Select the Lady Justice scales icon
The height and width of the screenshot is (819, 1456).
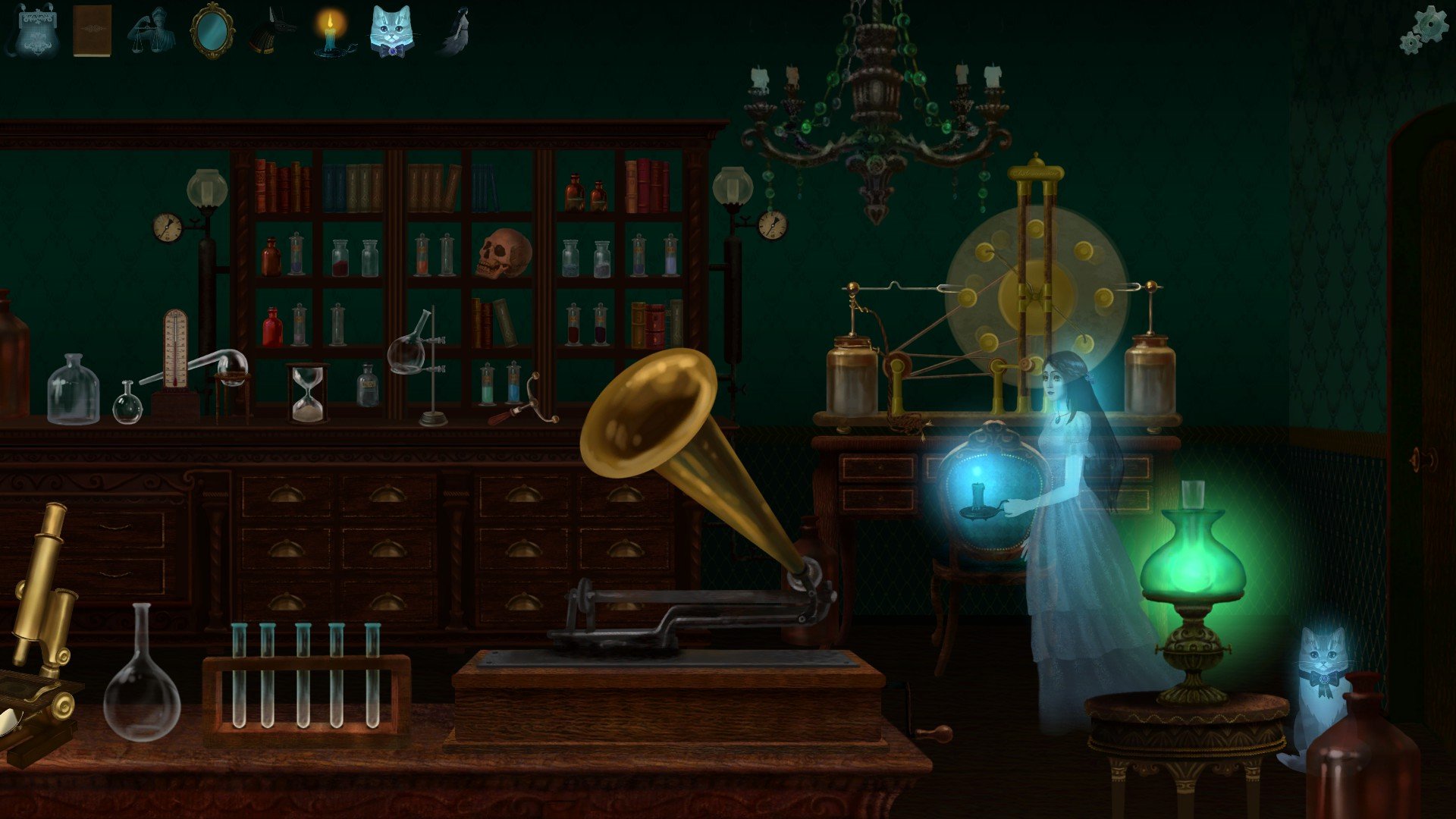coord(150,31)
